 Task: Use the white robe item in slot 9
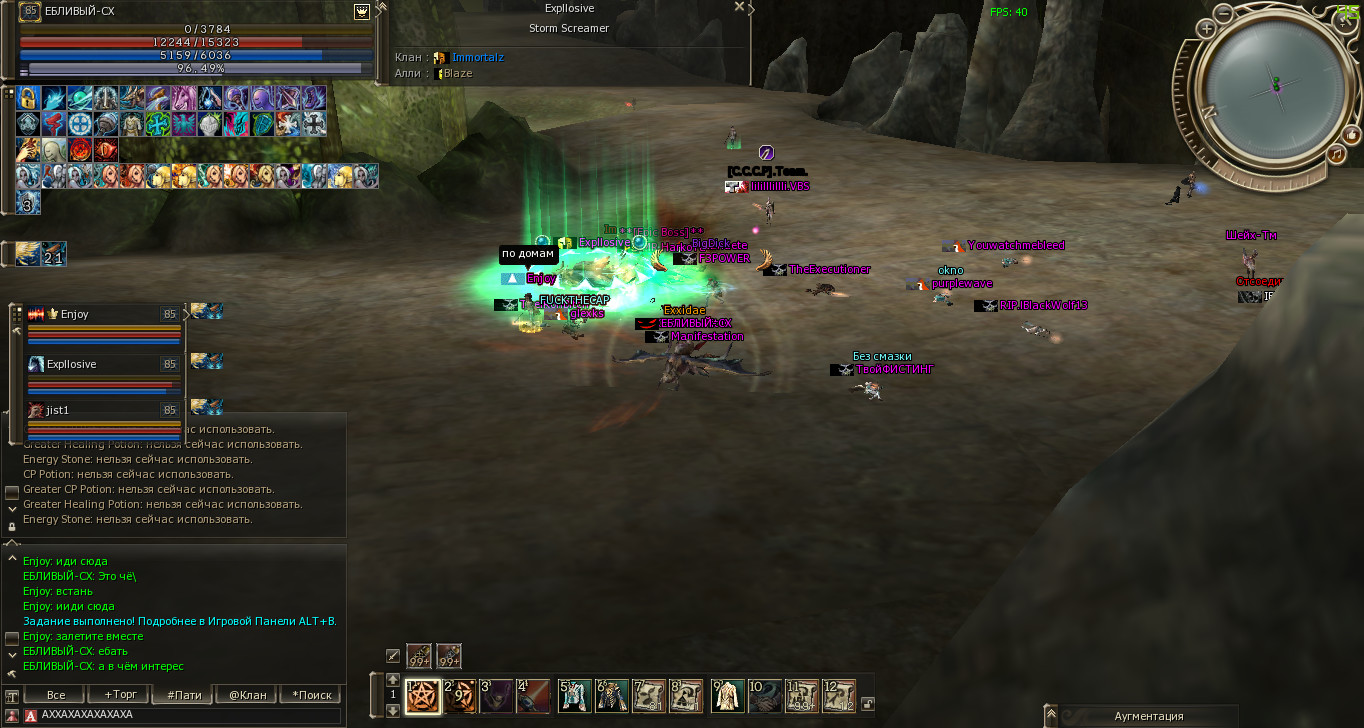pos(727,695)
